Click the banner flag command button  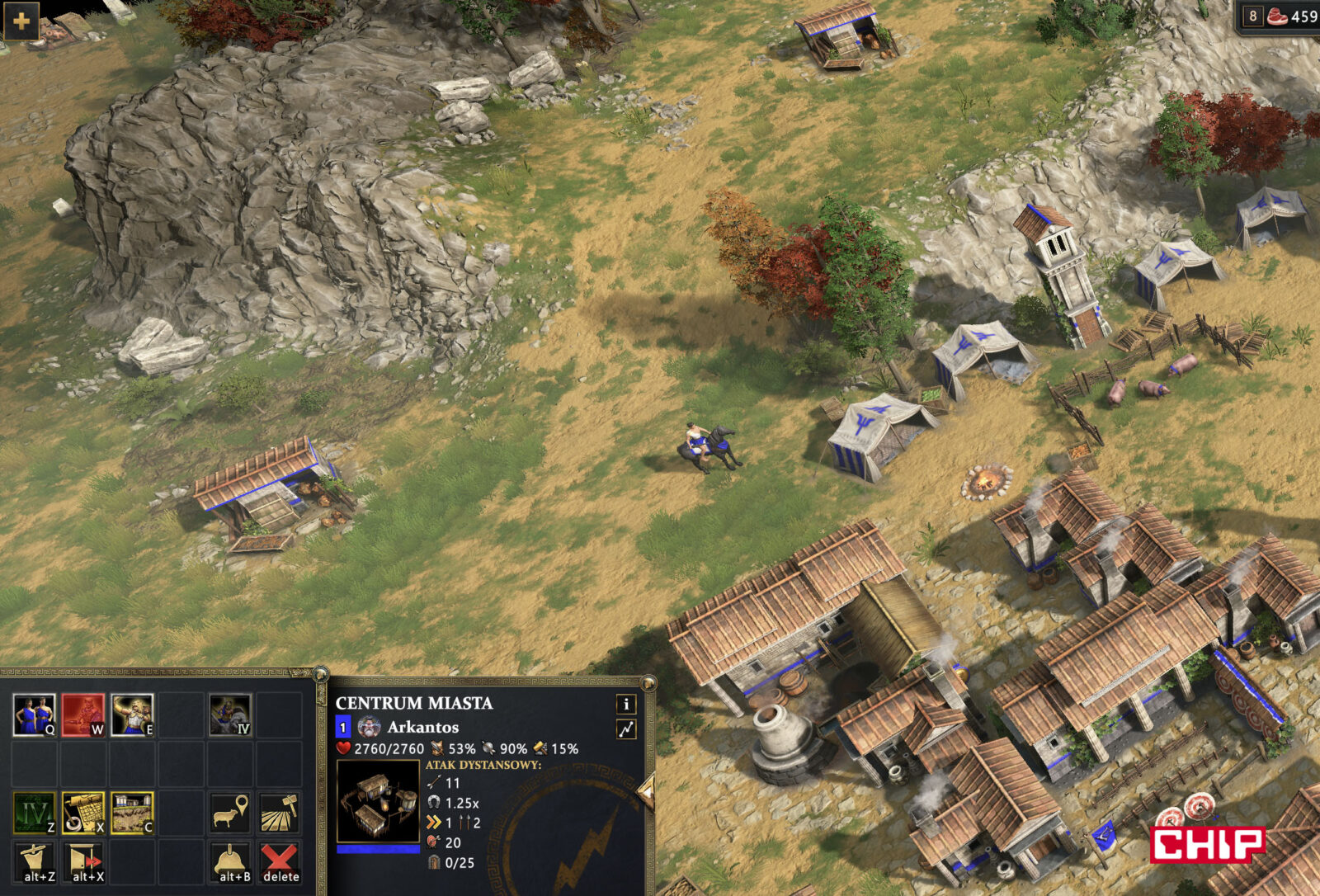(34, 861)
